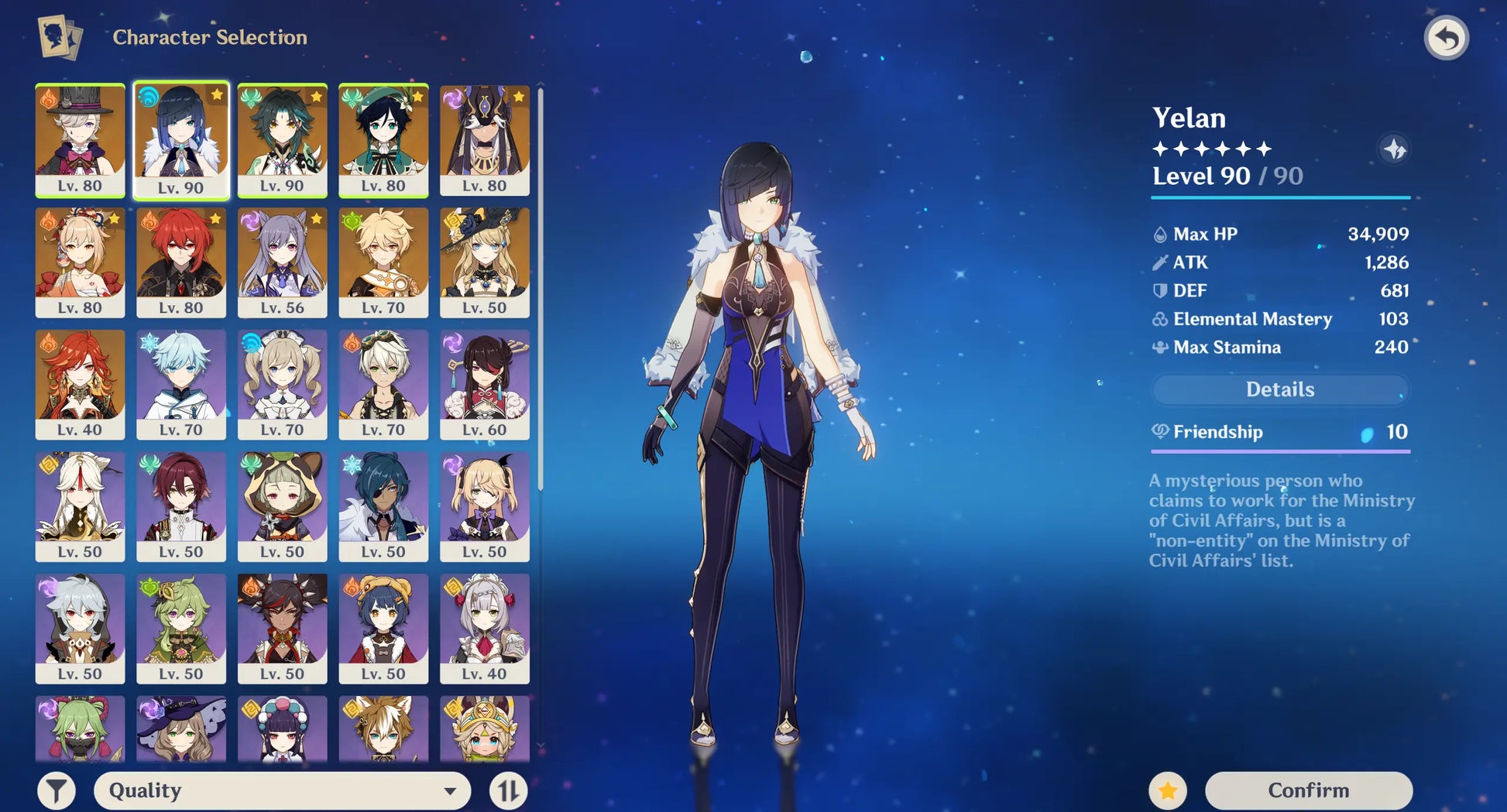
Task: Click the back arrow button
Action: point(1446,38)
